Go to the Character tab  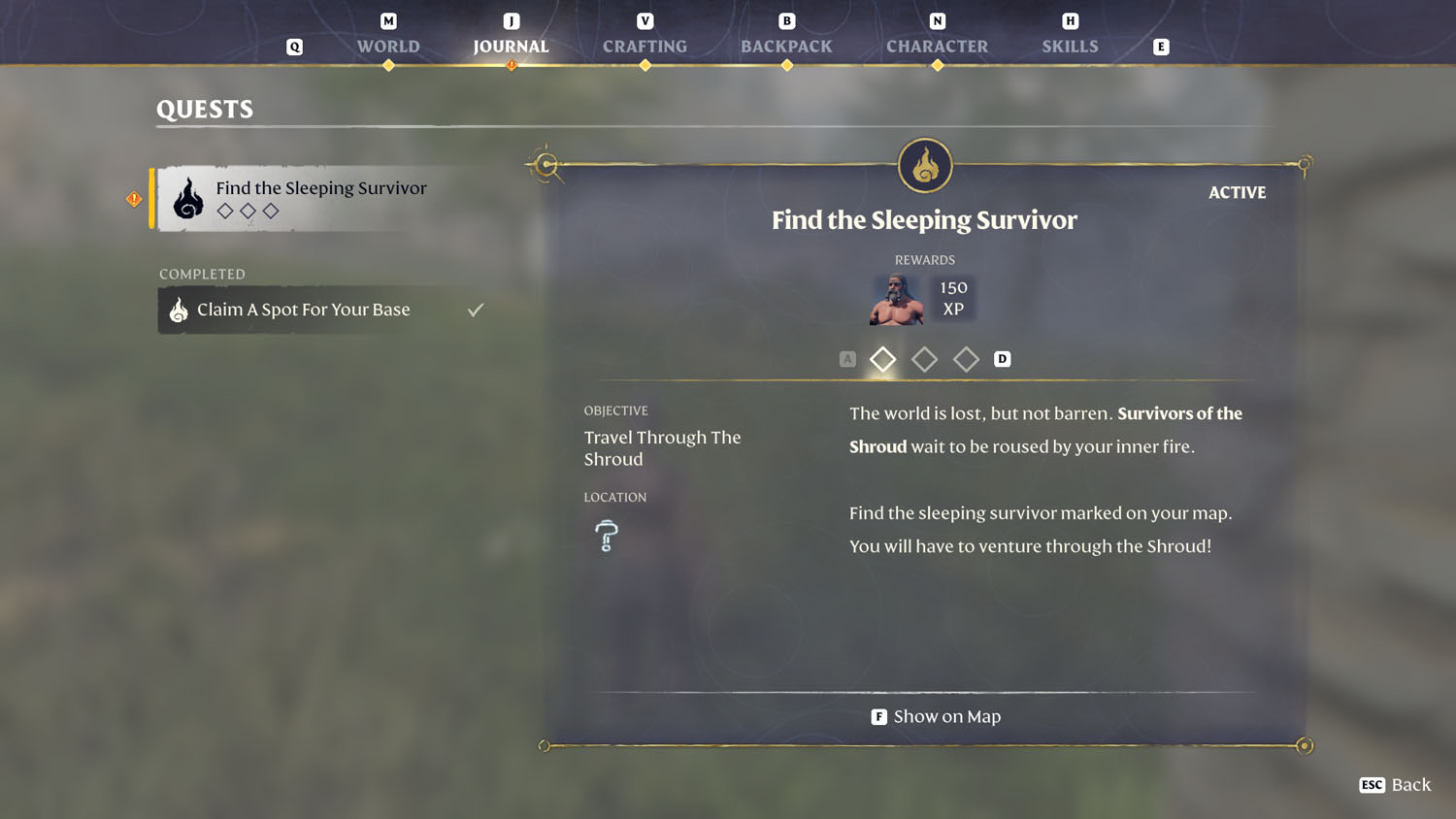tap(937, 46)
